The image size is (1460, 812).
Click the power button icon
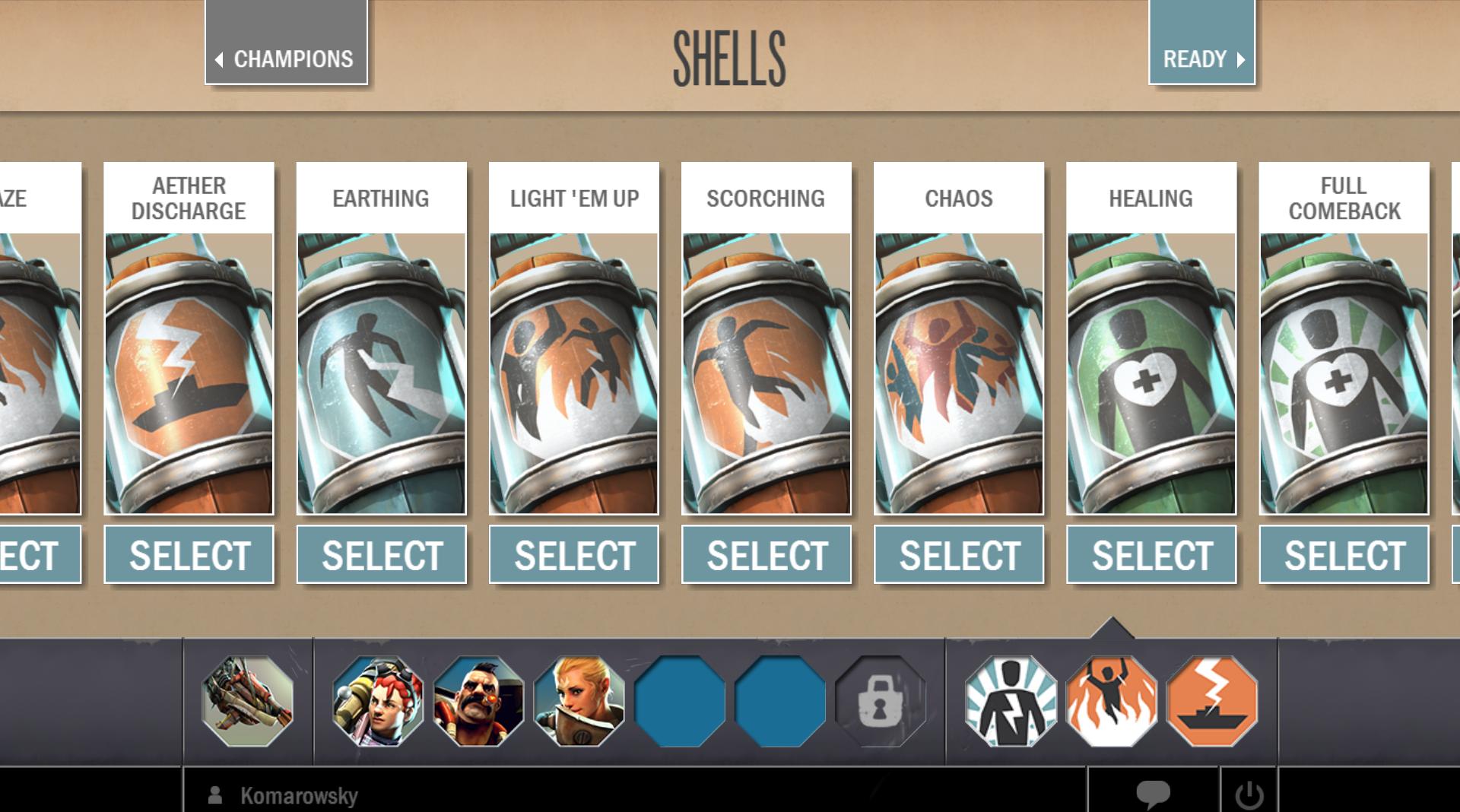[1249, 795]
